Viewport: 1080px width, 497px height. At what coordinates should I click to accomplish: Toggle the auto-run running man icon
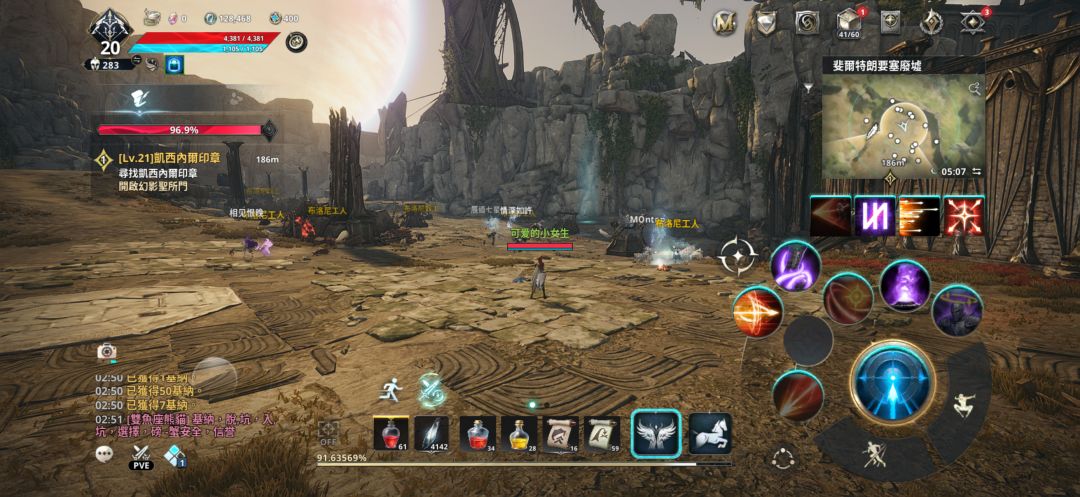tap(390, 389)
